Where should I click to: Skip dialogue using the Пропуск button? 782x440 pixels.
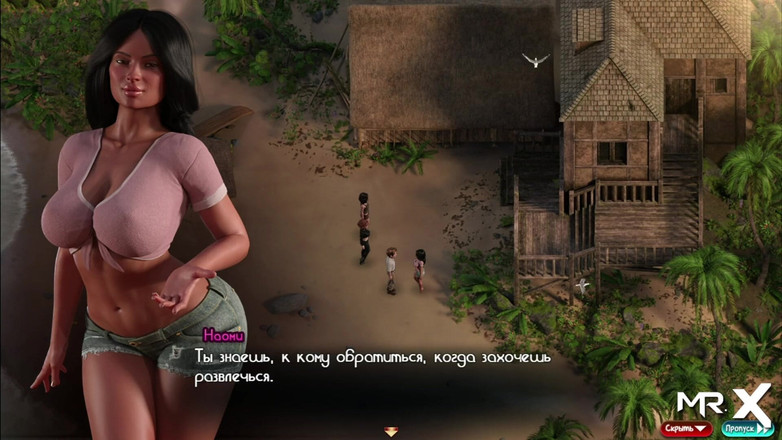(745, 428)
